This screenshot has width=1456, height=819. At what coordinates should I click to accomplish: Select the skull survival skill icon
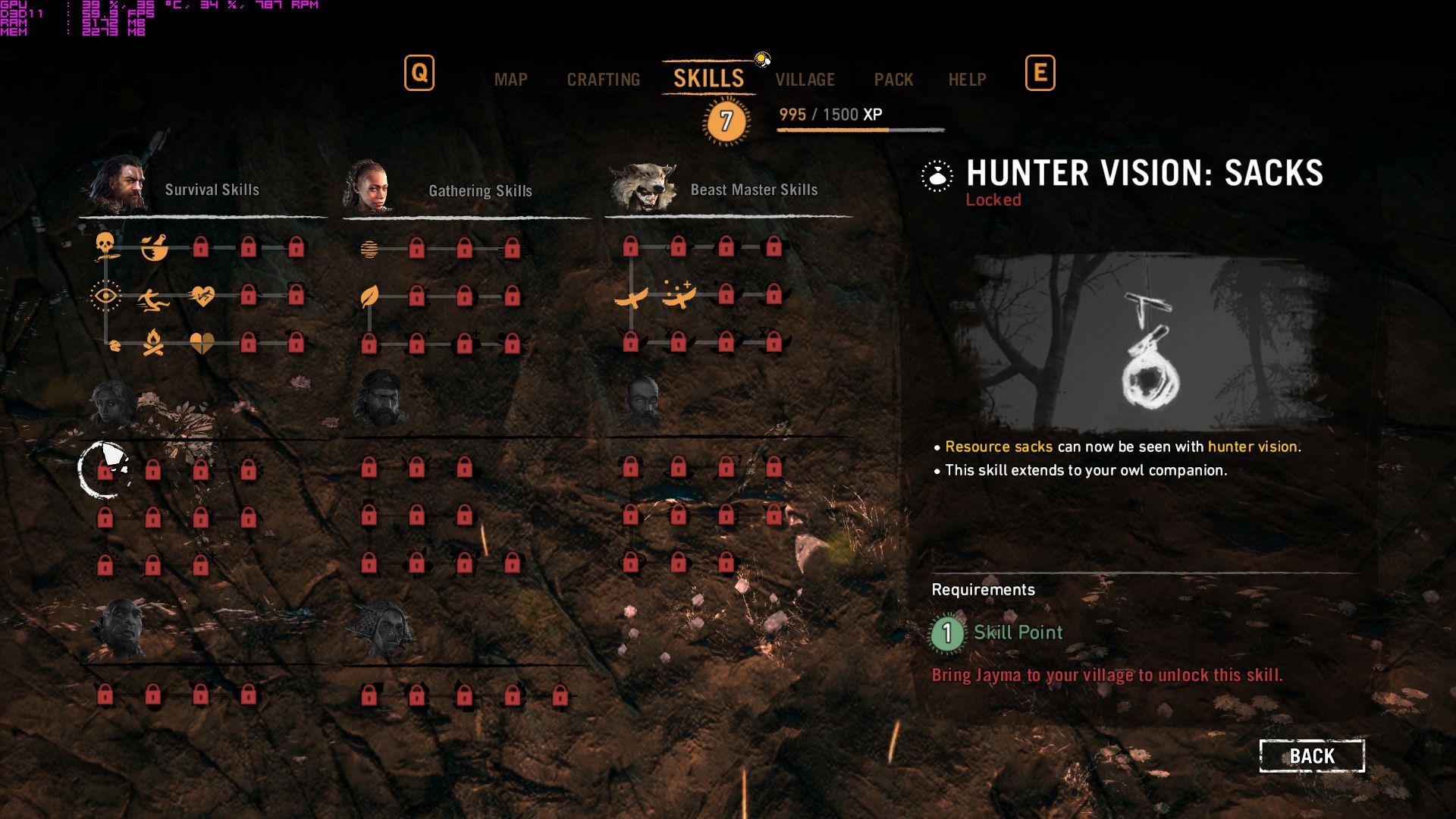tap(105, 246)
